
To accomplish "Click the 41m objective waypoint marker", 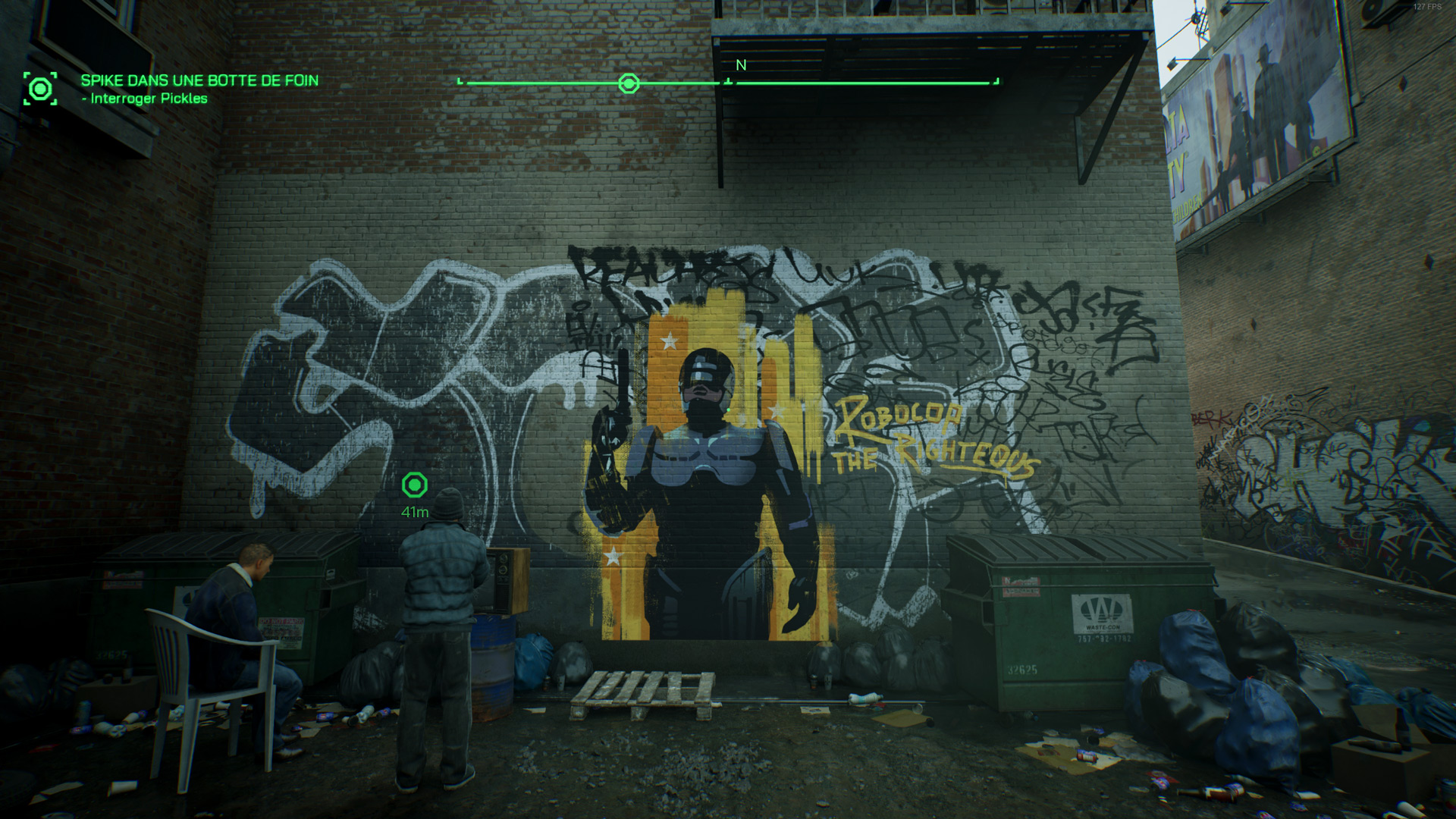I will coord(415,485).
